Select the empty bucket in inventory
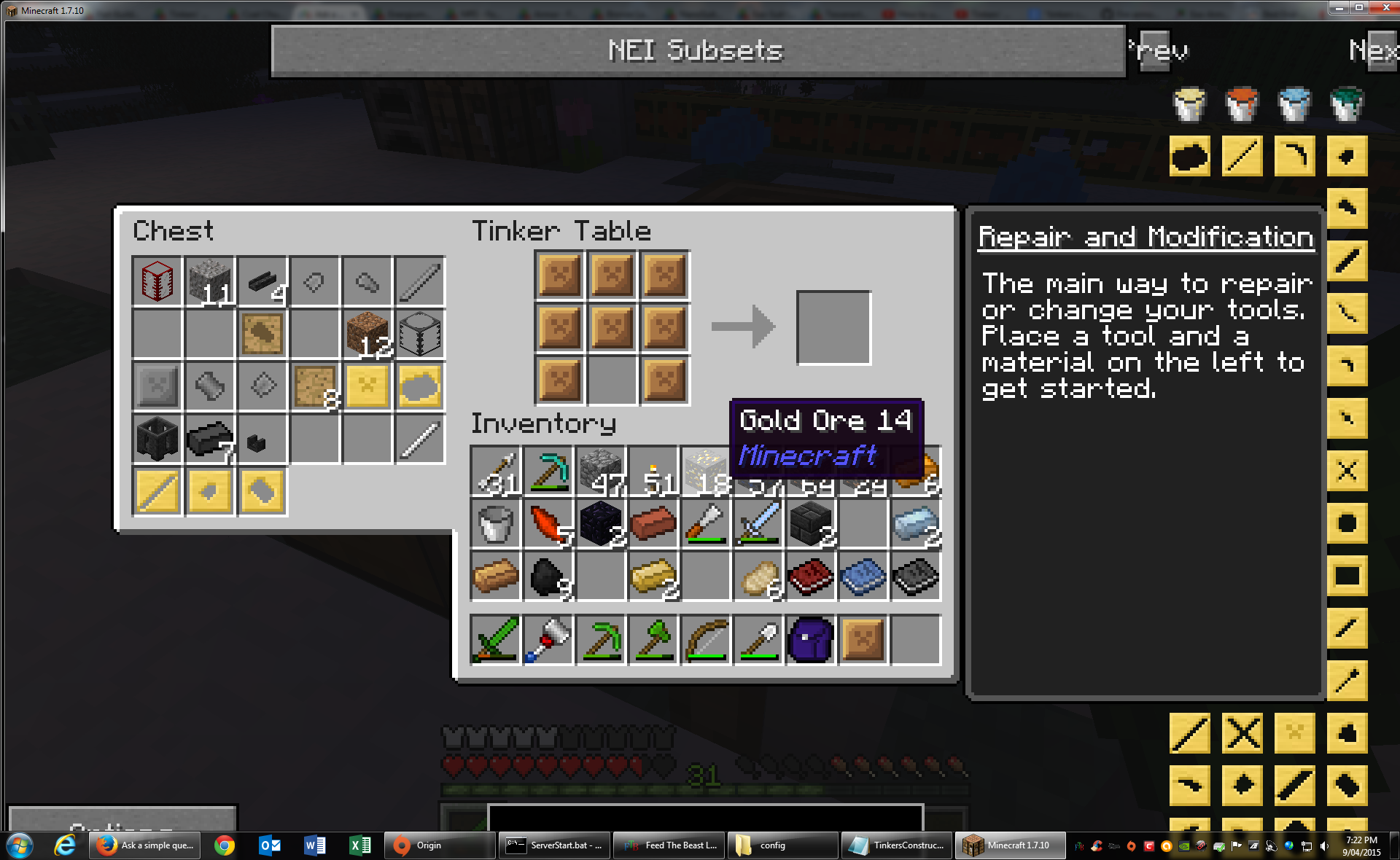The width and height of the screenshot is (1400, 860). coord(495,524)
